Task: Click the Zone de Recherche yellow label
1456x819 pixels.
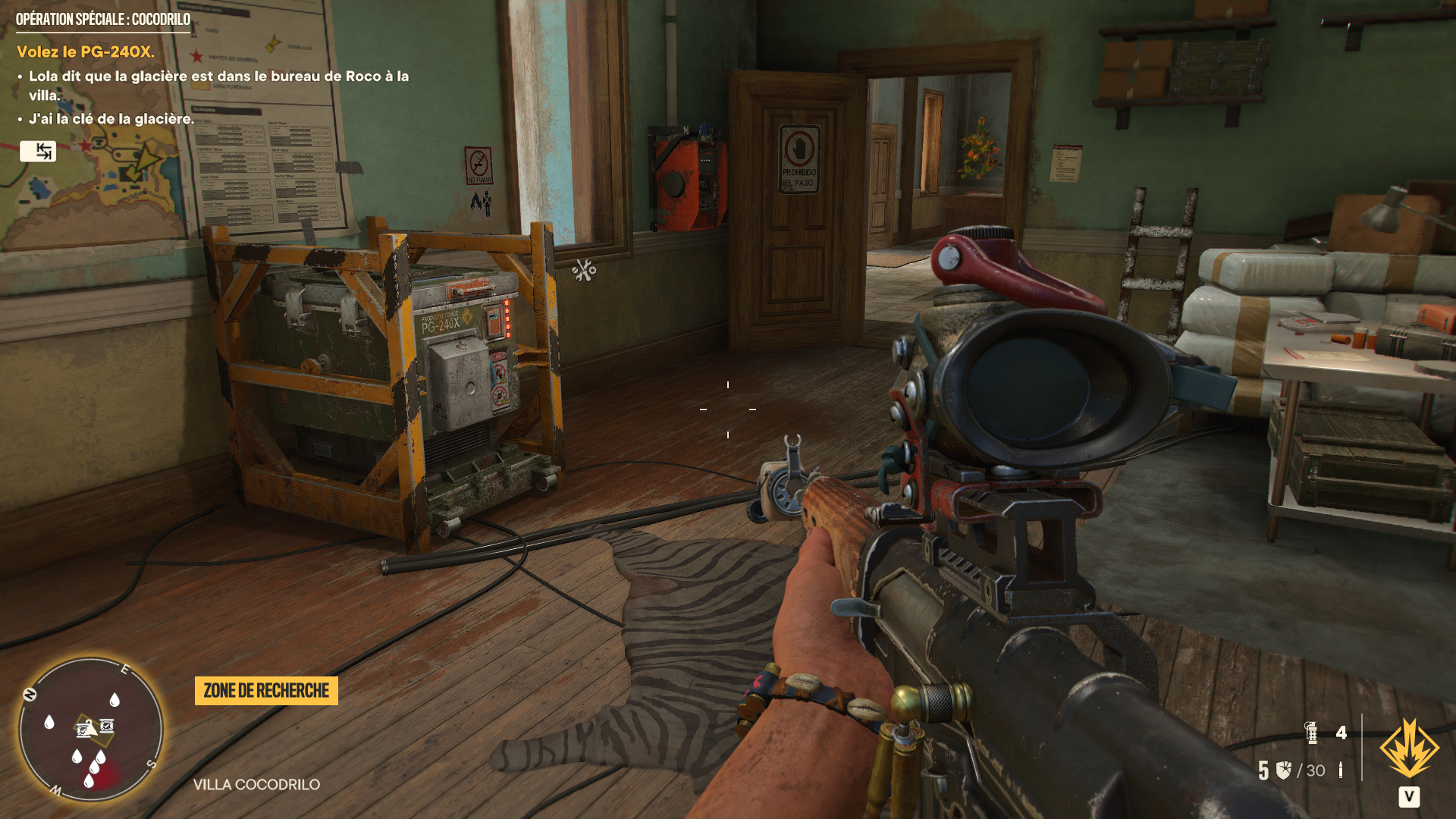Action: point(266,691)
